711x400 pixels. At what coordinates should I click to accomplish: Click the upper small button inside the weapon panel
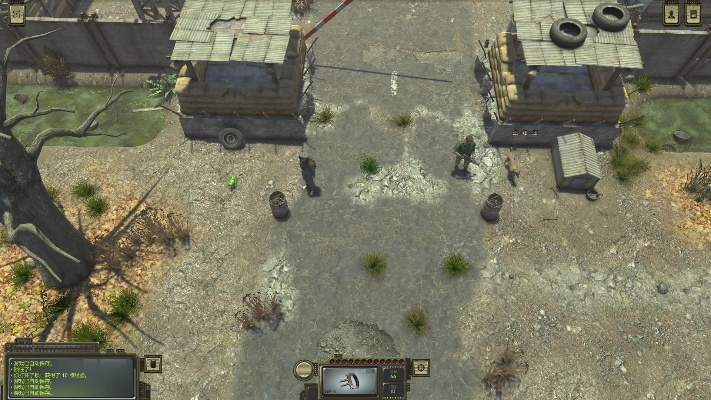click(x=393, y=374)
